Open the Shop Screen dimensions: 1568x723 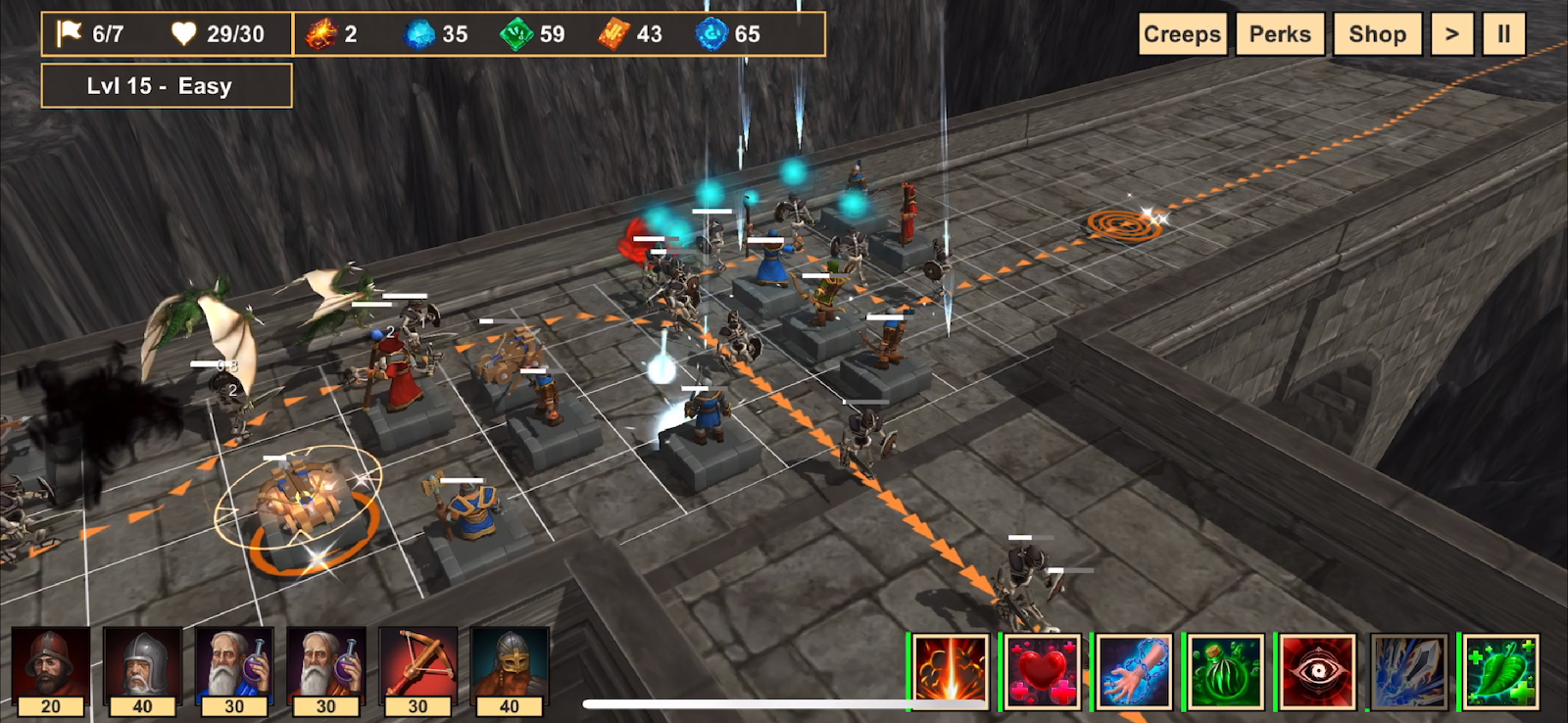click(1377, 34)
